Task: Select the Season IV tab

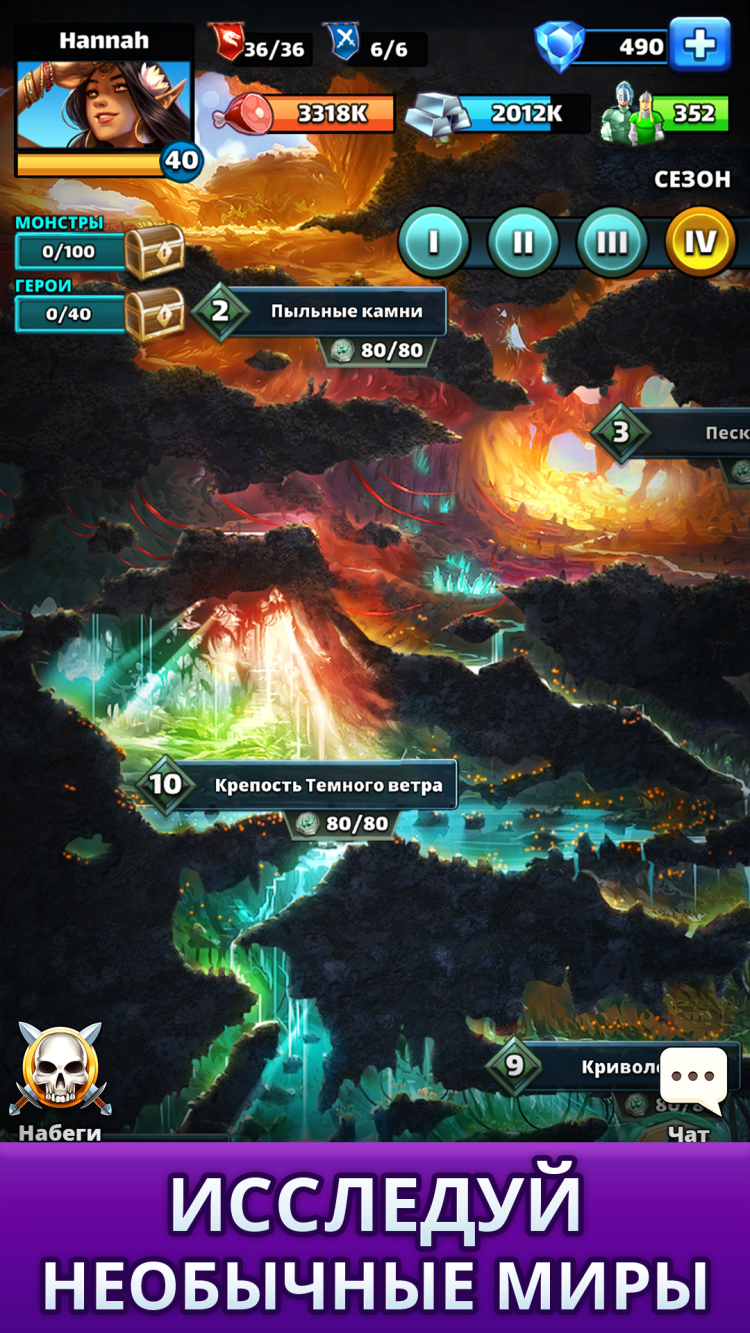Action: click(x=700, y=242)
